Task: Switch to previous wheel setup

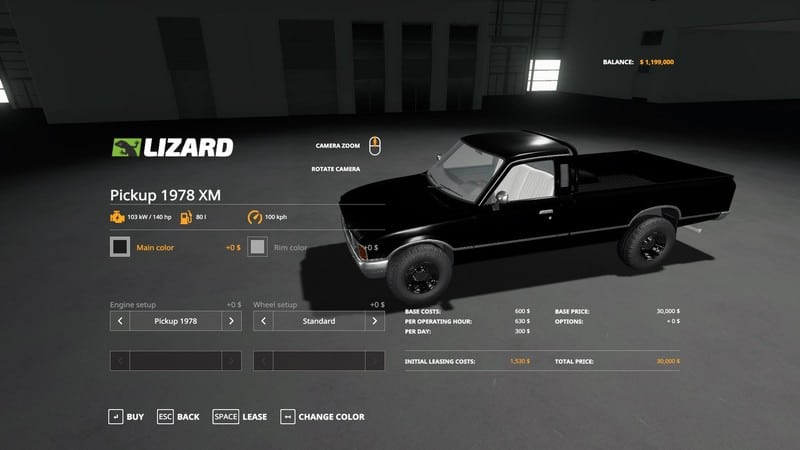Action: pos(264,321)
